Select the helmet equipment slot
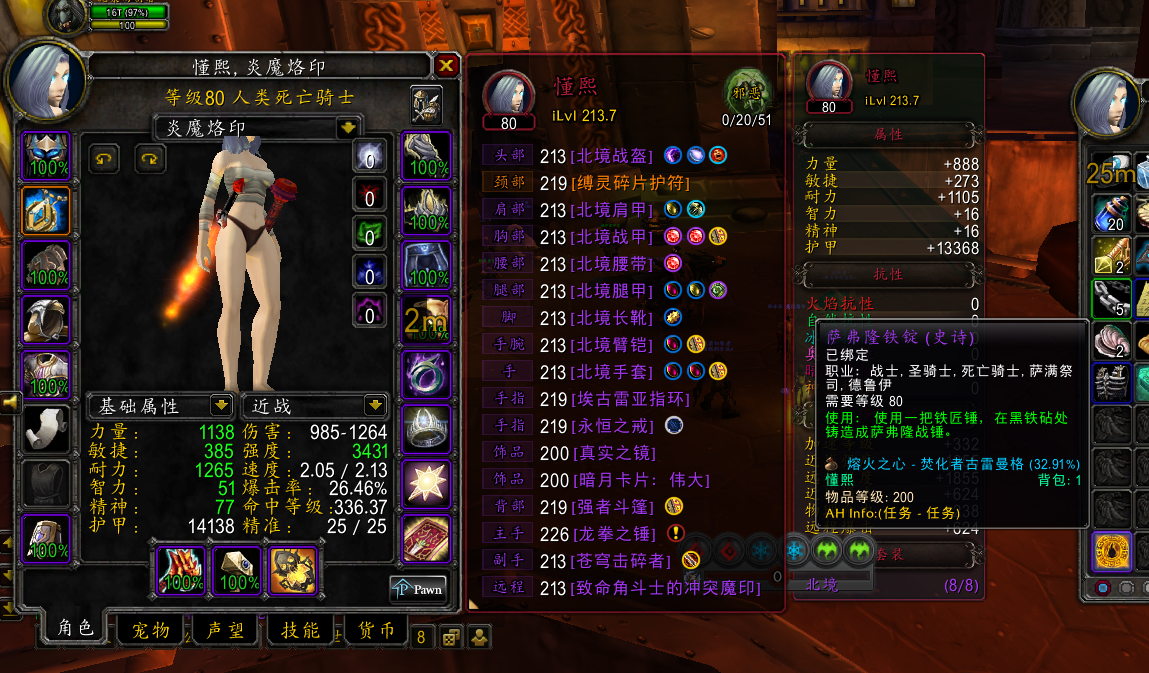This screenshot has width=1149, height=673. (46, 156)
